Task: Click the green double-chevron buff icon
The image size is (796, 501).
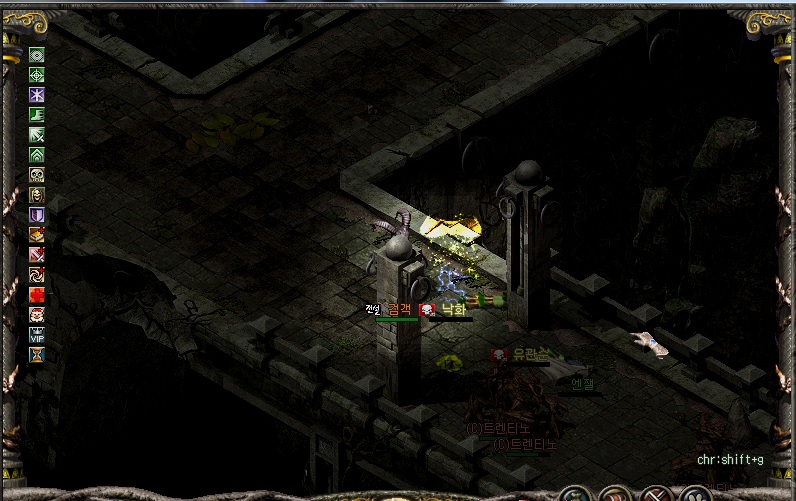Action: [x=37, y=154]
